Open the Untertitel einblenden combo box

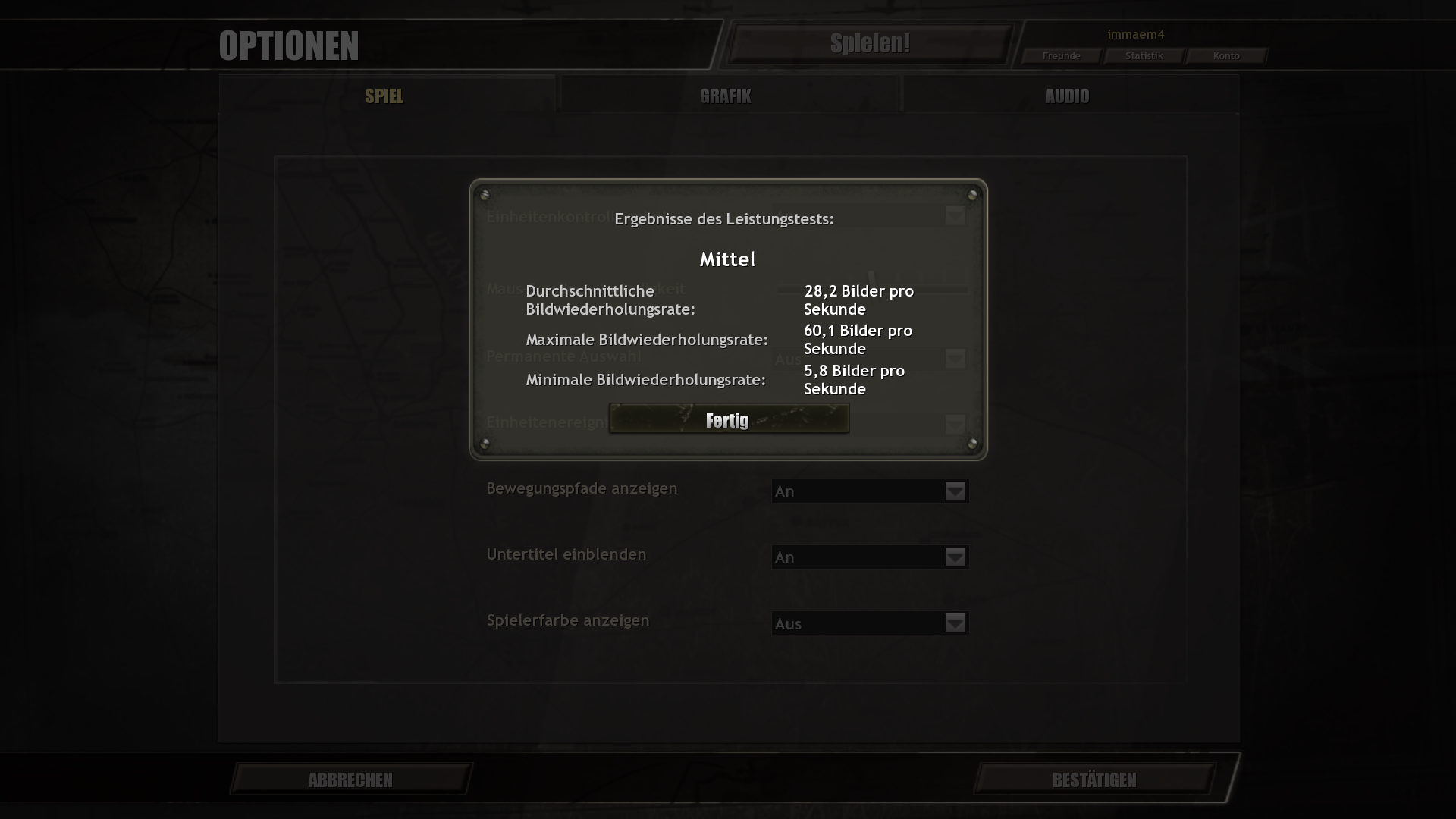(870, 557)
